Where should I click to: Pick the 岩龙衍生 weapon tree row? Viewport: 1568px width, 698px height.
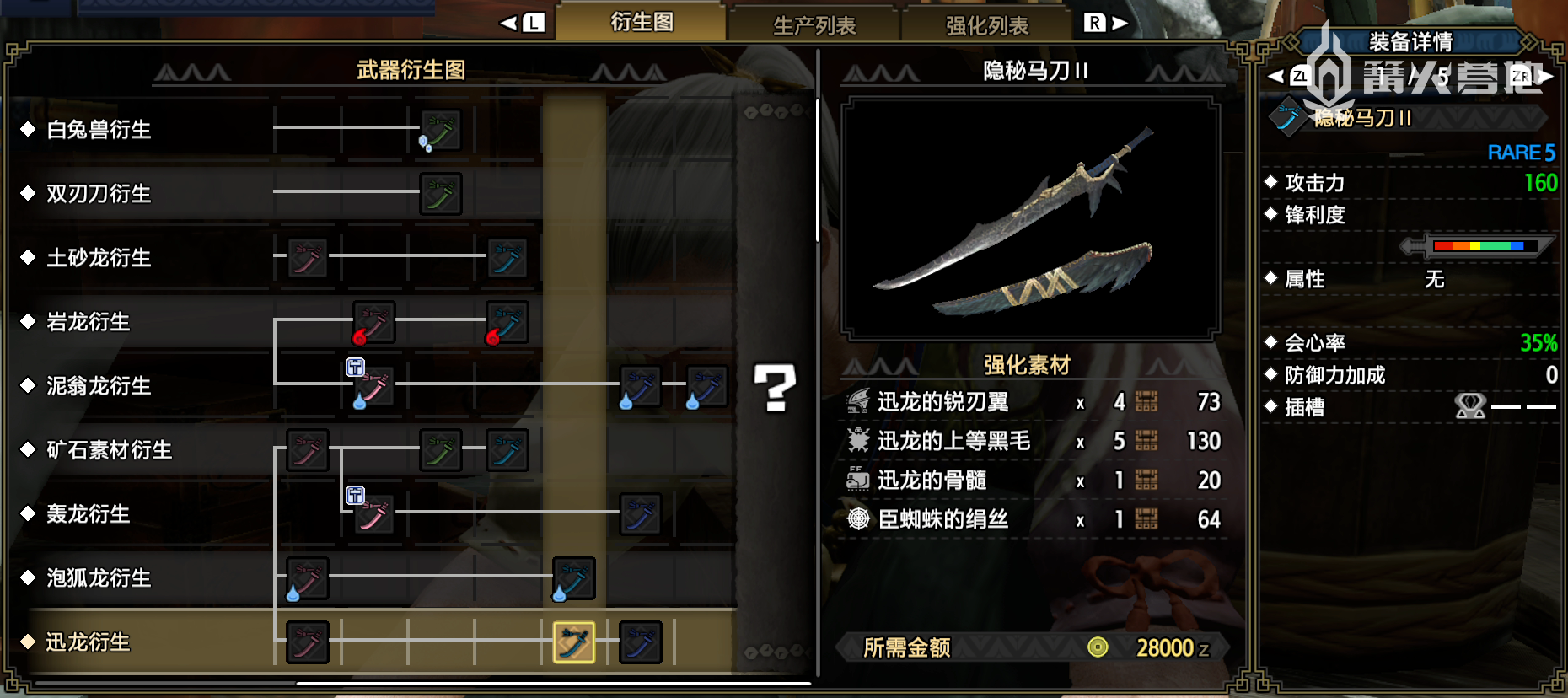coord(89,322)
